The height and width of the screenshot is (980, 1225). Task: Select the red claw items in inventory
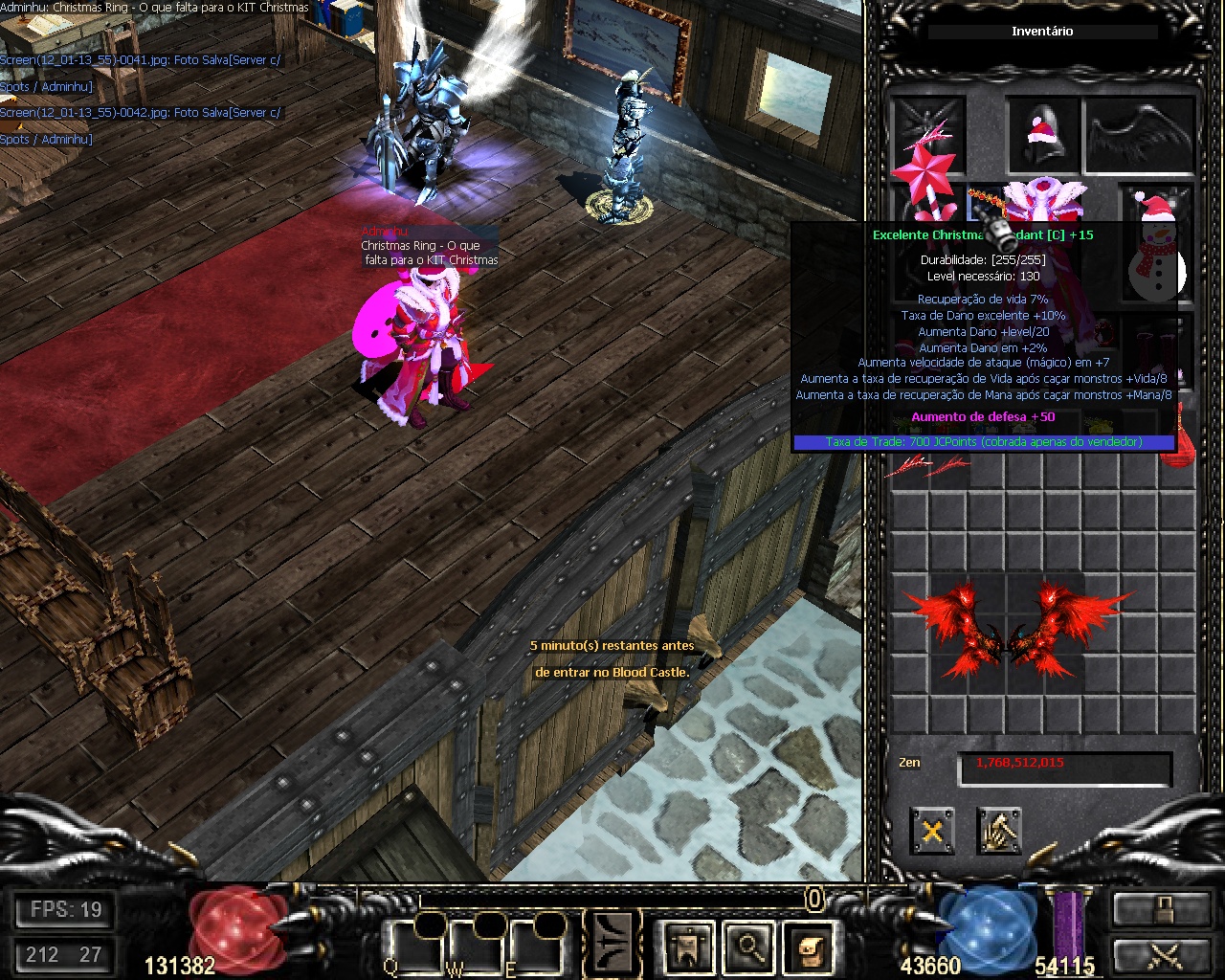coord(926,467)
